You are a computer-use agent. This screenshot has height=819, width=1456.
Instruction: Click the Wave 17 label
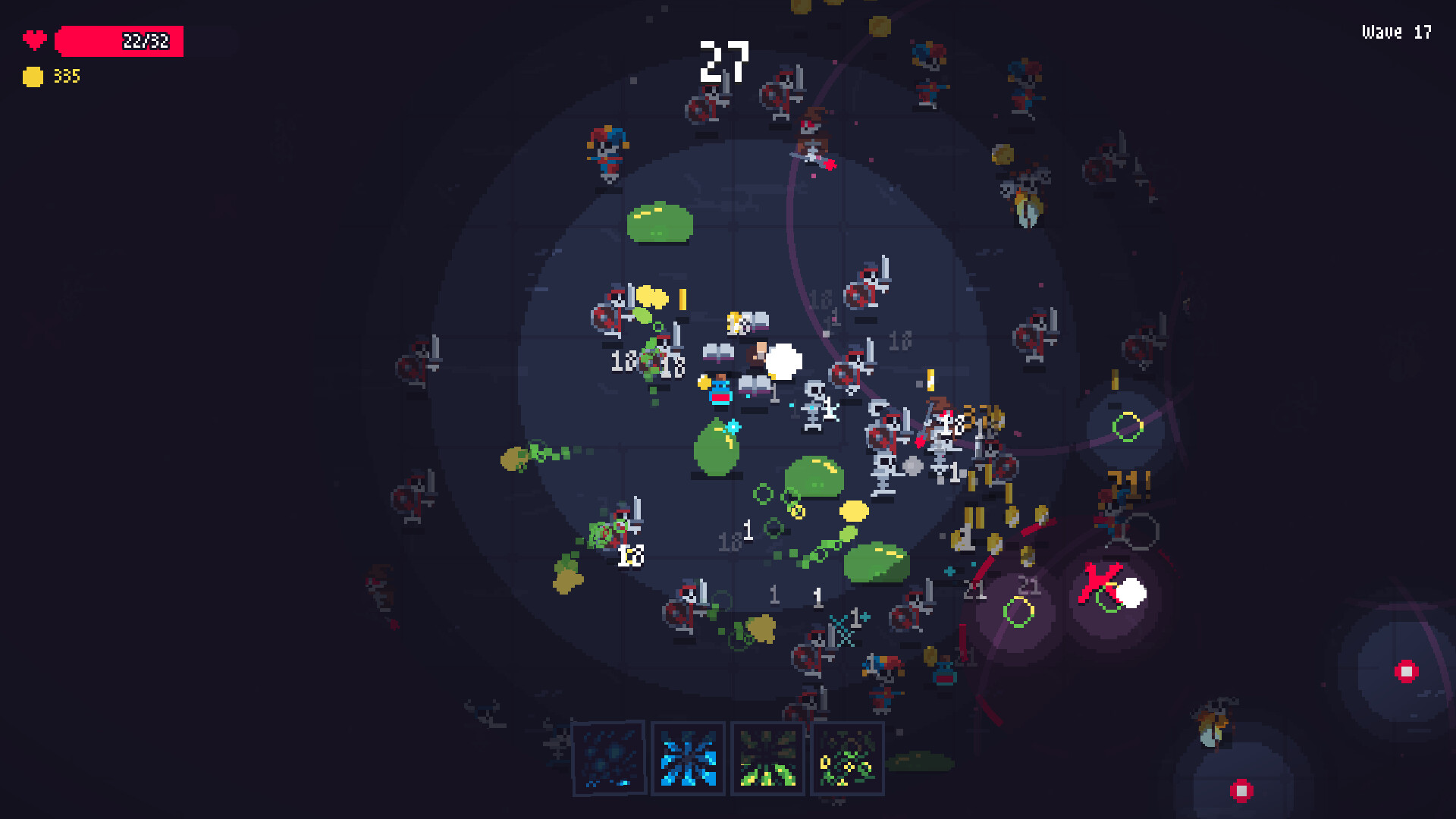coord(1395,32)
